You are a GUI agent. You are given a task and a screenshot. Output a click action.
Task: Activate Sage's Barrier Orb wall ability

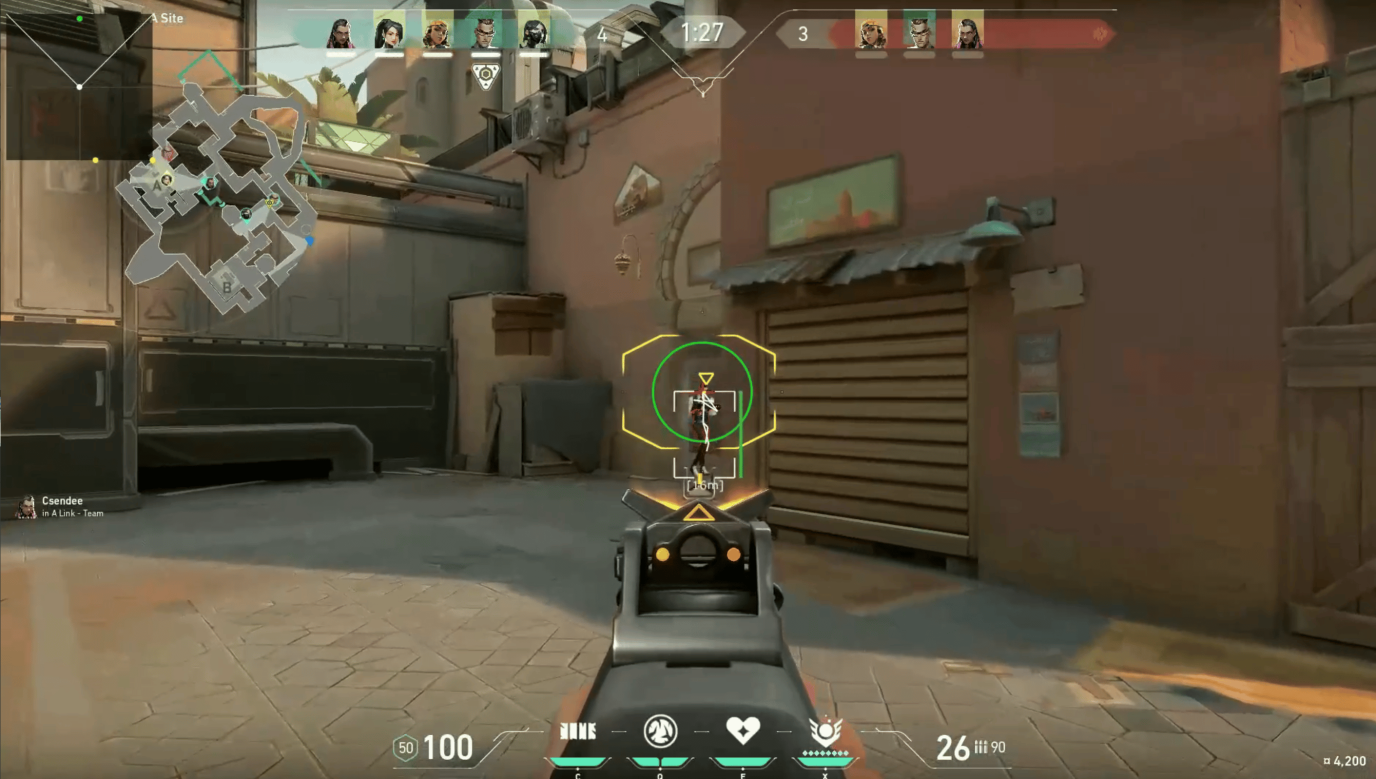tap(577, 732)
